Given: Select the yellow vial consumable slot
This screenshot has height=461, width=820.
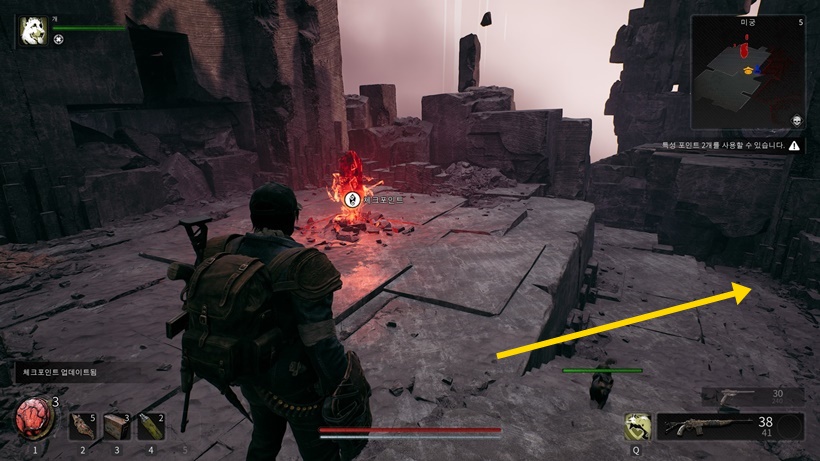Looking at the screenshot, I should (151, 427).
